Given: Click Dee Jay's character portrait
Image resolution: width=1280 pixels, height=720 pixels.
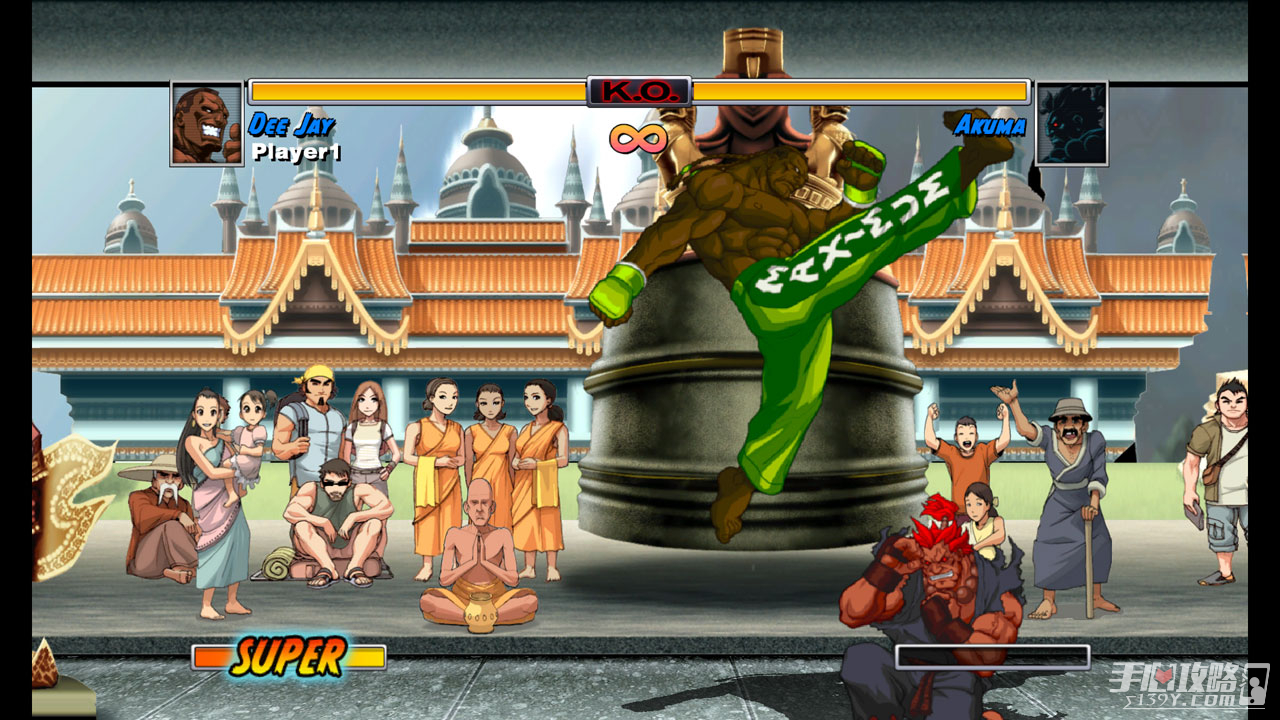Looking at the screenshot, I should click(x=207, y=124).
